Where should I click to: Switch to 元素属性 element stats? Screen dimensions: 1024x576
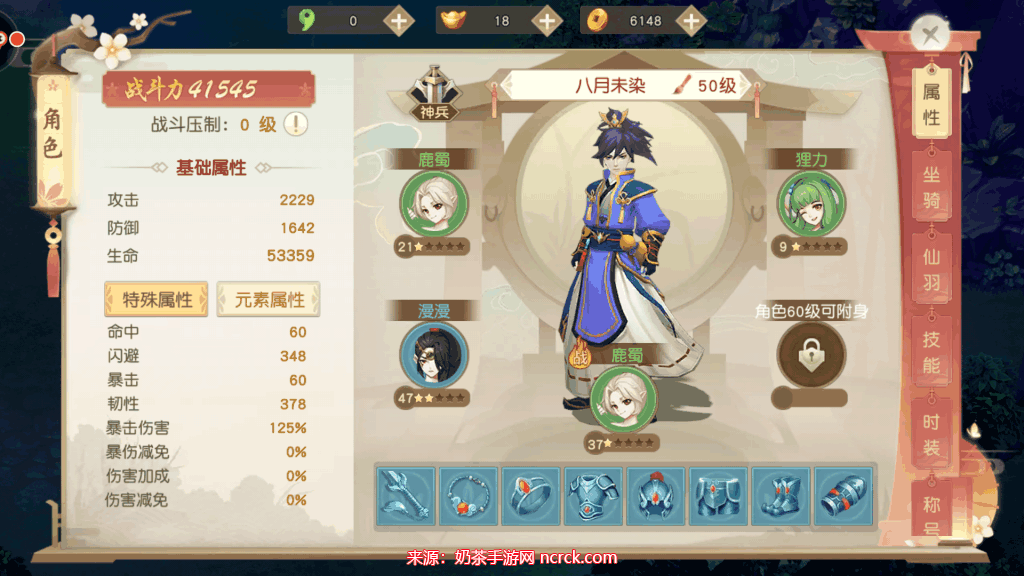pyautogui.click(x=268, y=299)
